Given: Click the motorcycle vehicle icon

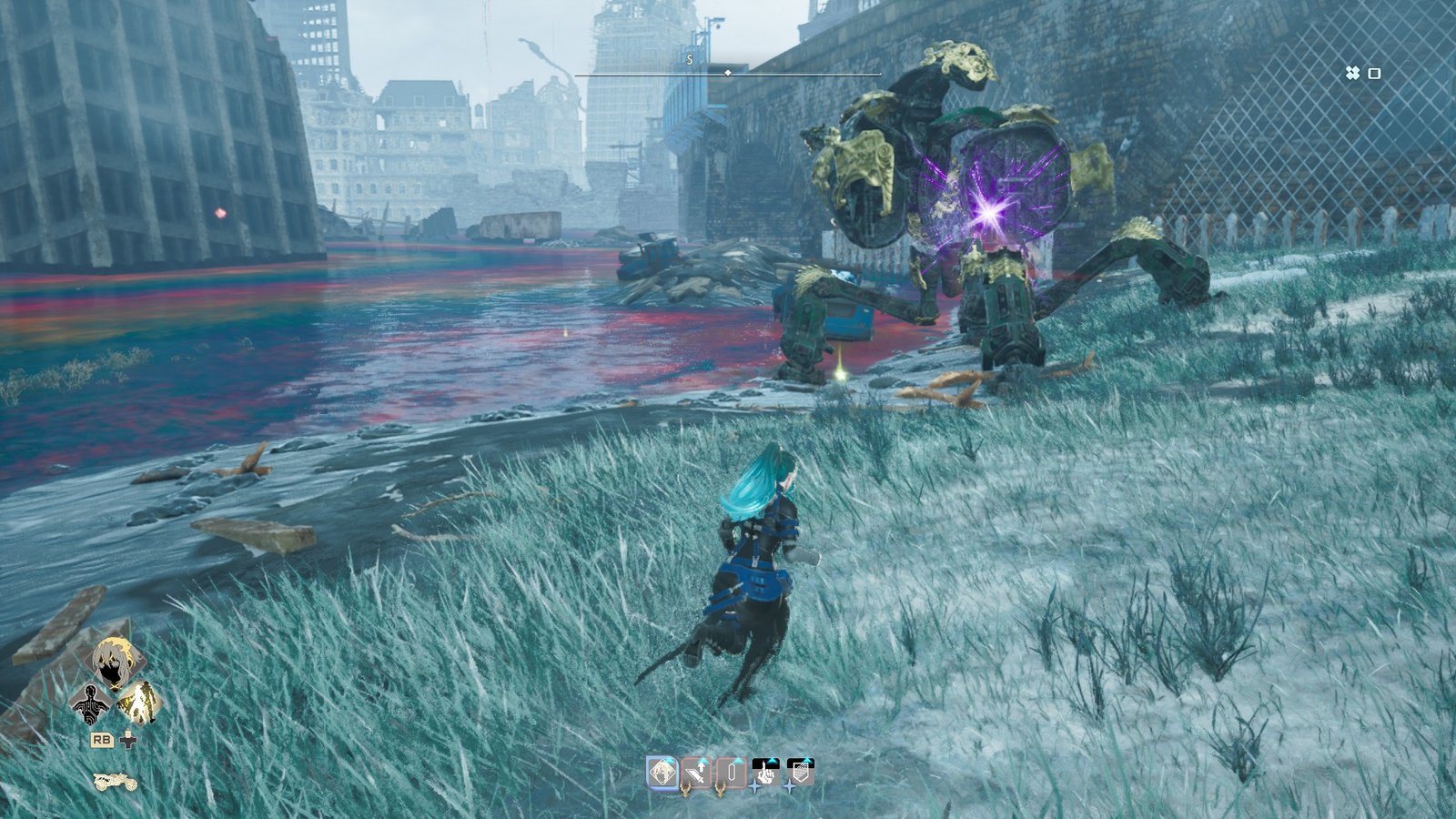Looking at the screenshot, I should (x=115, y=782).
